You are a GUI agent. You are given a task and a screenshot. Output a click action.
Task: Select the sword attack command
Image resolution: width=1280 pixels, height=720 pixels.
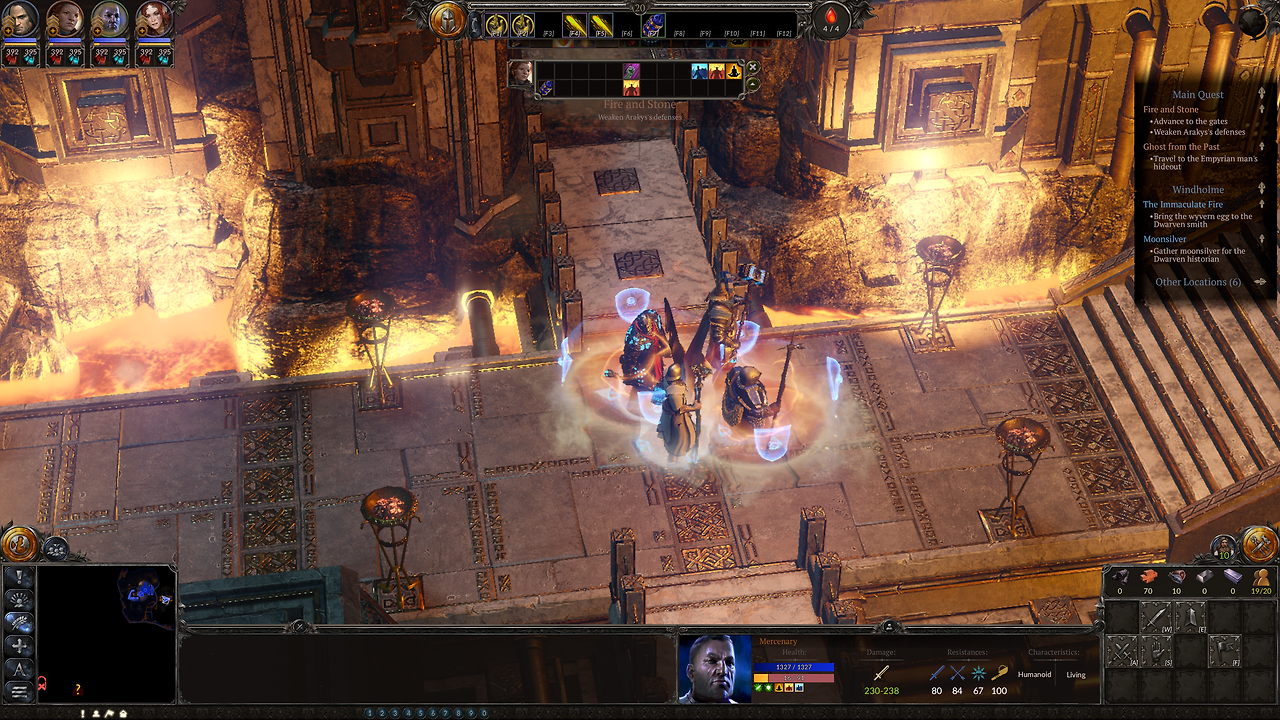click(x=1156, y=617)
